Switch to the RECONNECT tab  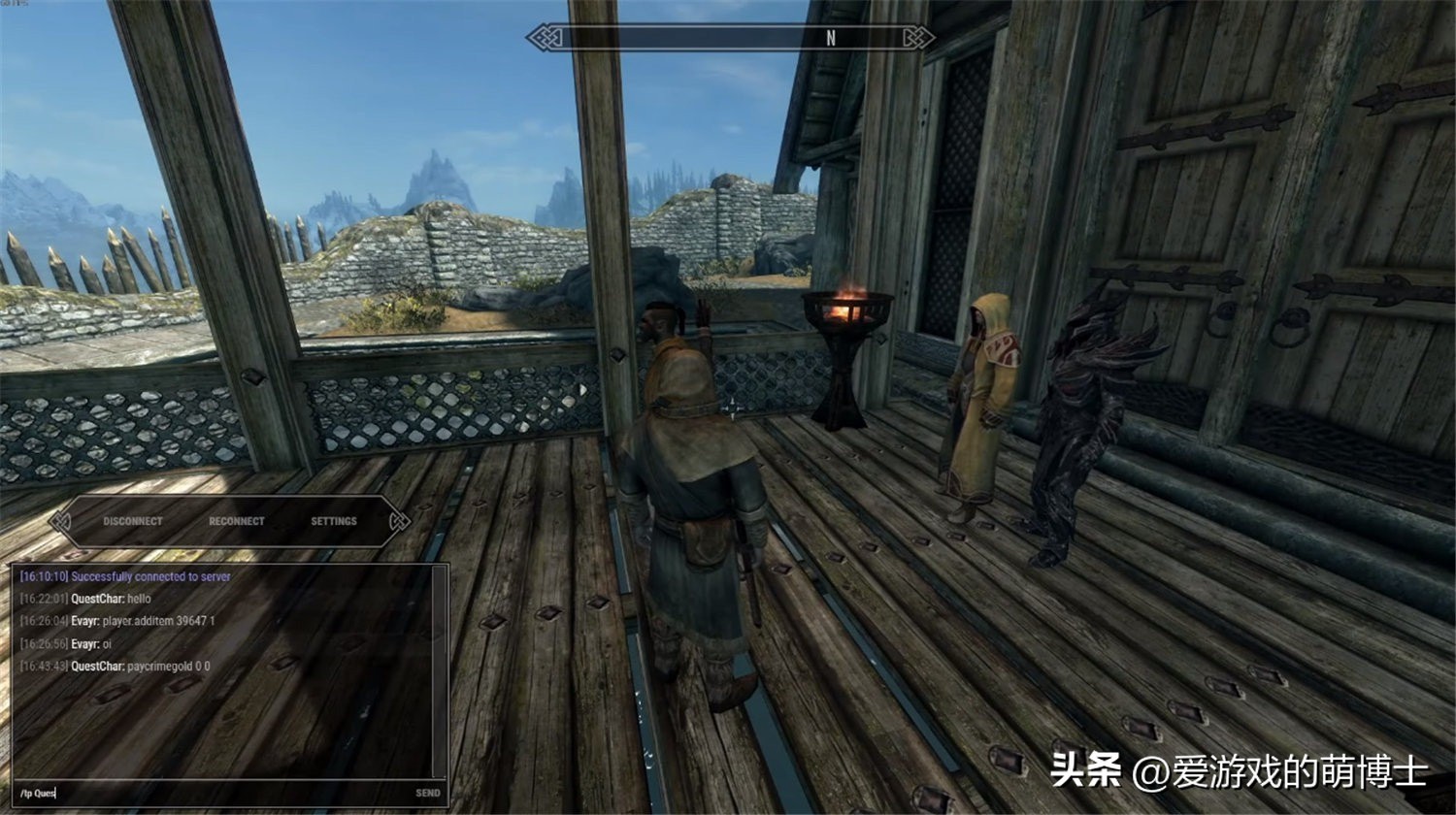(236, 521)
